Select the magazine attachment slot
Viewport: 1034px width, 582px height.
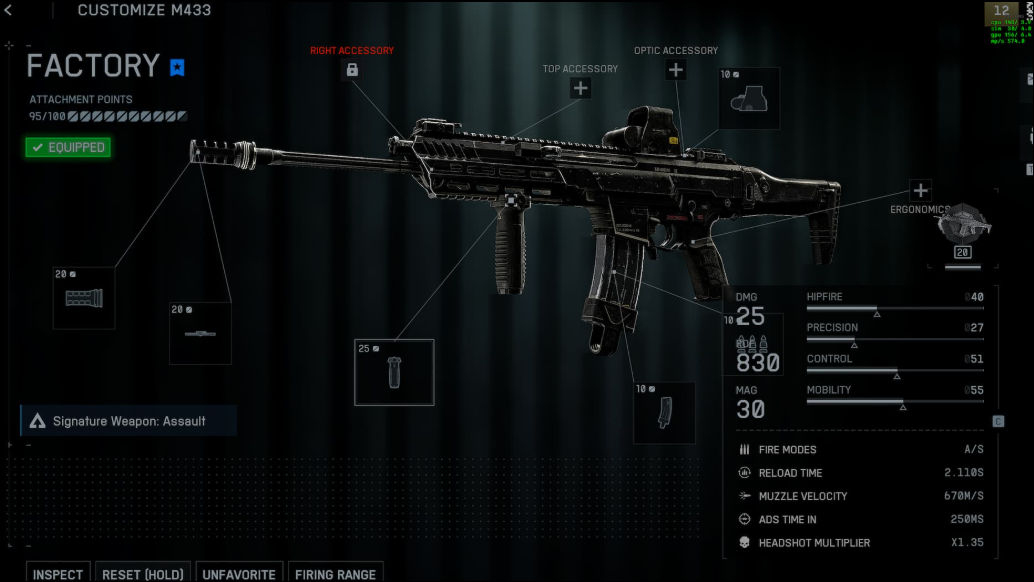664,412
